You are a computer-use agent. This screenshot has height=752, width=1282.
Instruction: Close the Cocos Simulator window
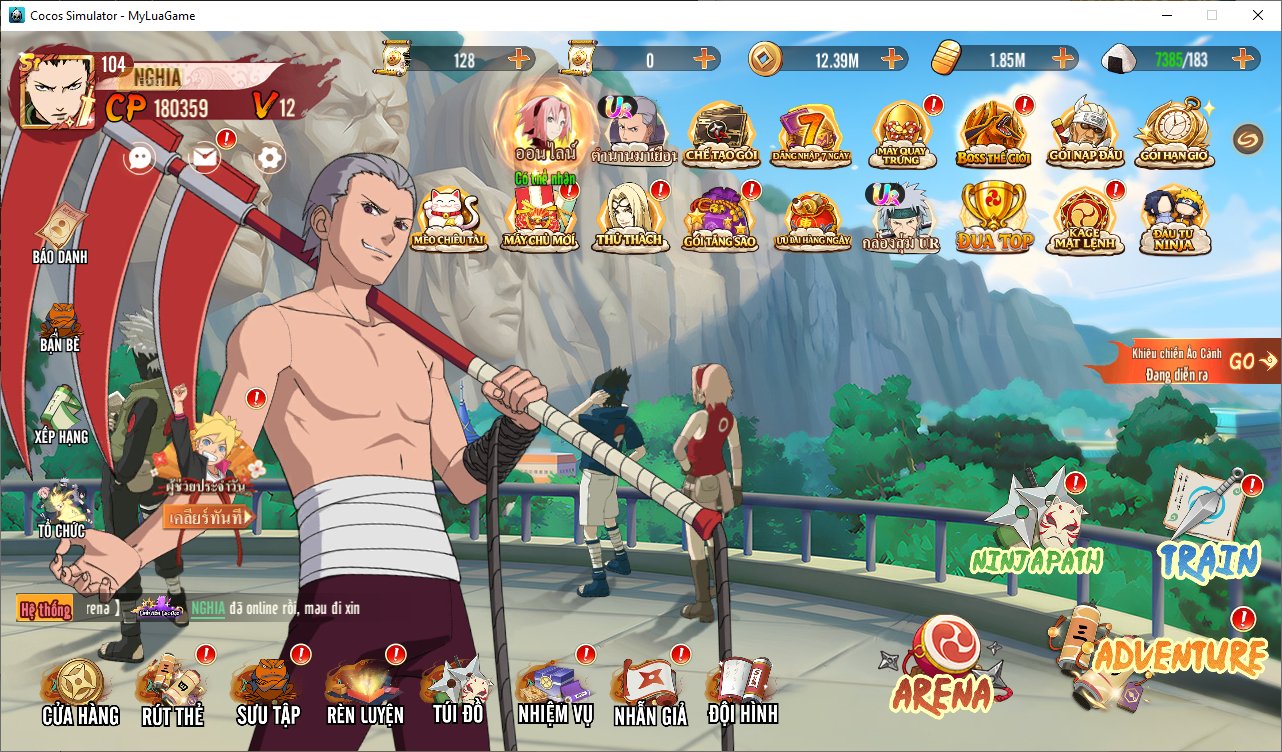point(1257,15)
